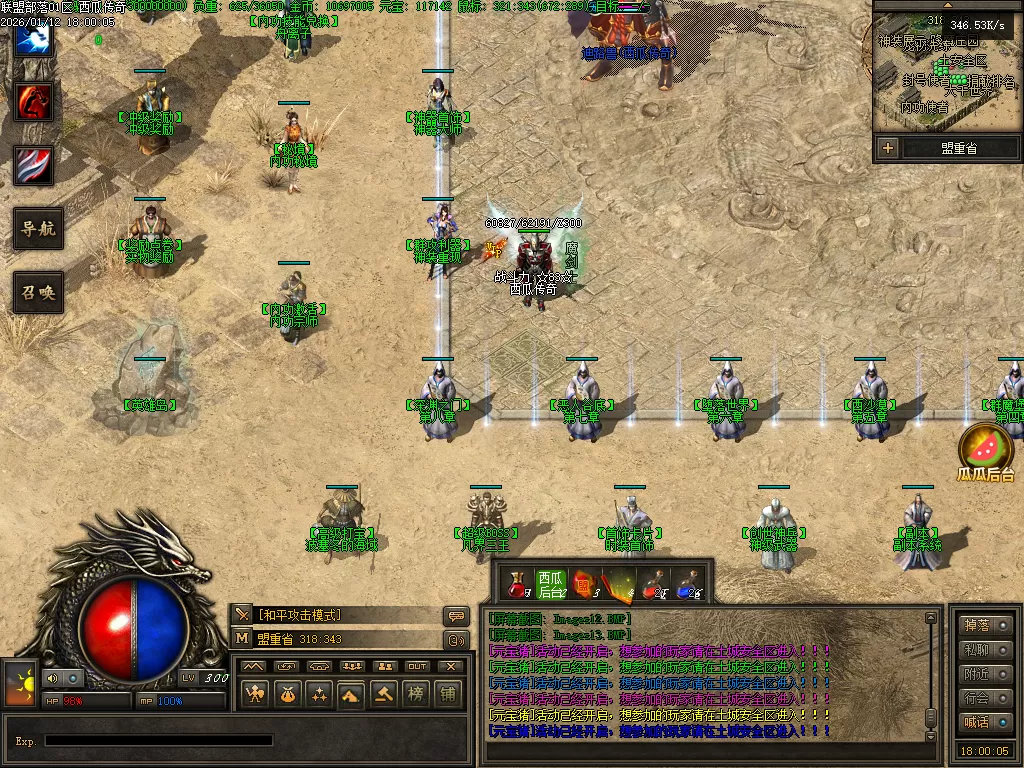This screenshot has height=768, width=1024.
Task: Toggle the 附近 nearby chat channel
Action: point(984,674)
